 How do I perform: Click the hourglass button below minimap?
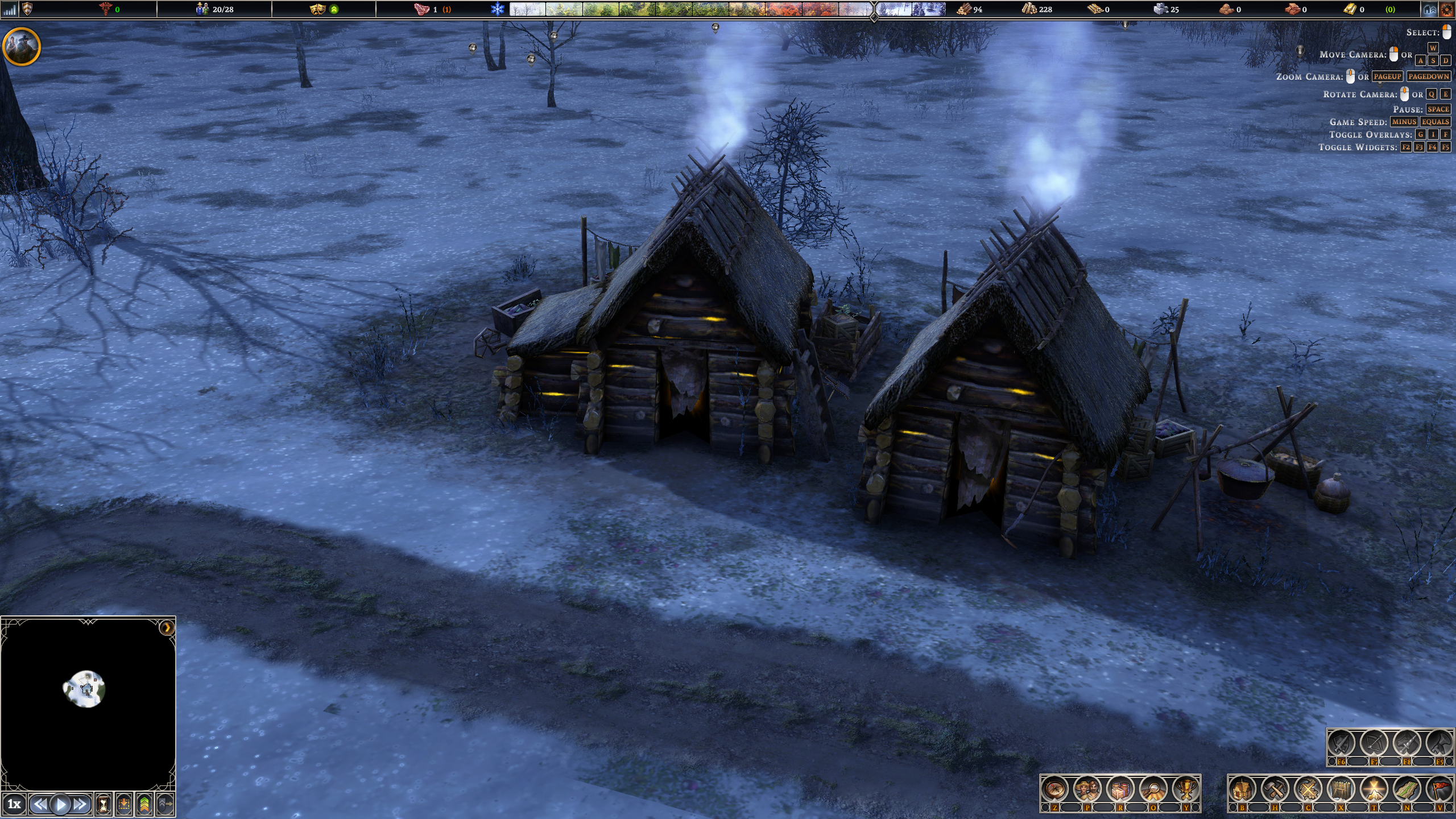(x=104, y=804)
